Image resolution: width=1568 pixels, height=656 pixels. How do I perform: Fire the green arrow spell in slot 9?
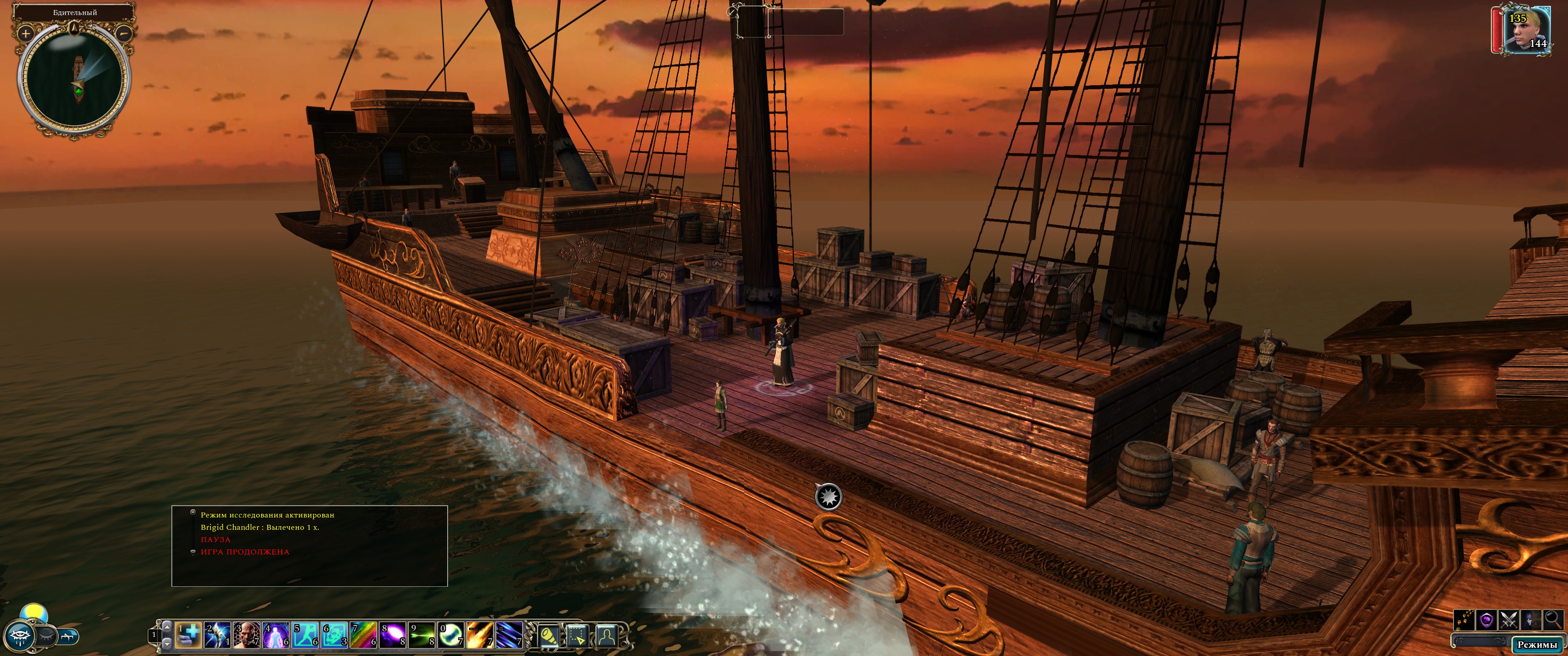pos(422,635)
